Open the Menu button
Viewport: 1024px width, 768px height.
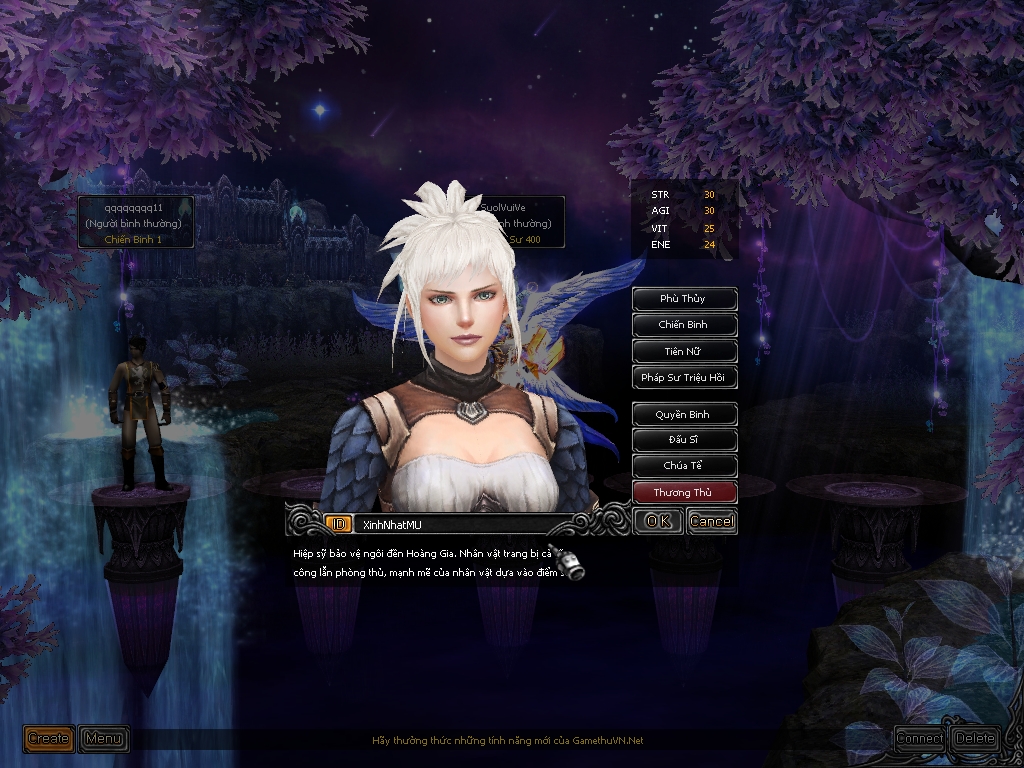click(x=104, y=739)
